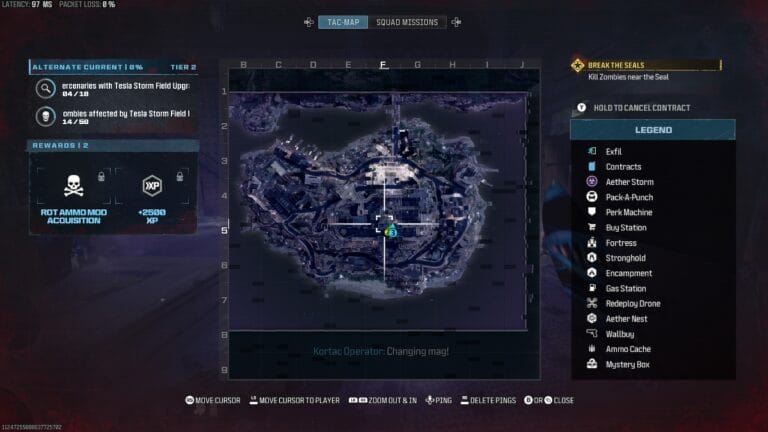Screen dimensions: 768x432
Task: Choose the Wallbuy legend entry
Action: tap(621, 334)
